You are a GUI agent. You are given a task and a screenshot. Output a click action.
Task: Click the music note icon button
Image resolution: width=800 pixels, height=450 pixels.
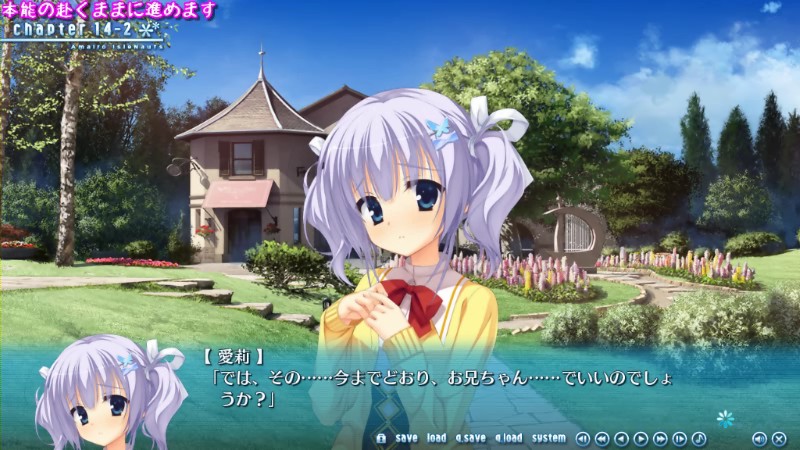click(x=699, y=438)
